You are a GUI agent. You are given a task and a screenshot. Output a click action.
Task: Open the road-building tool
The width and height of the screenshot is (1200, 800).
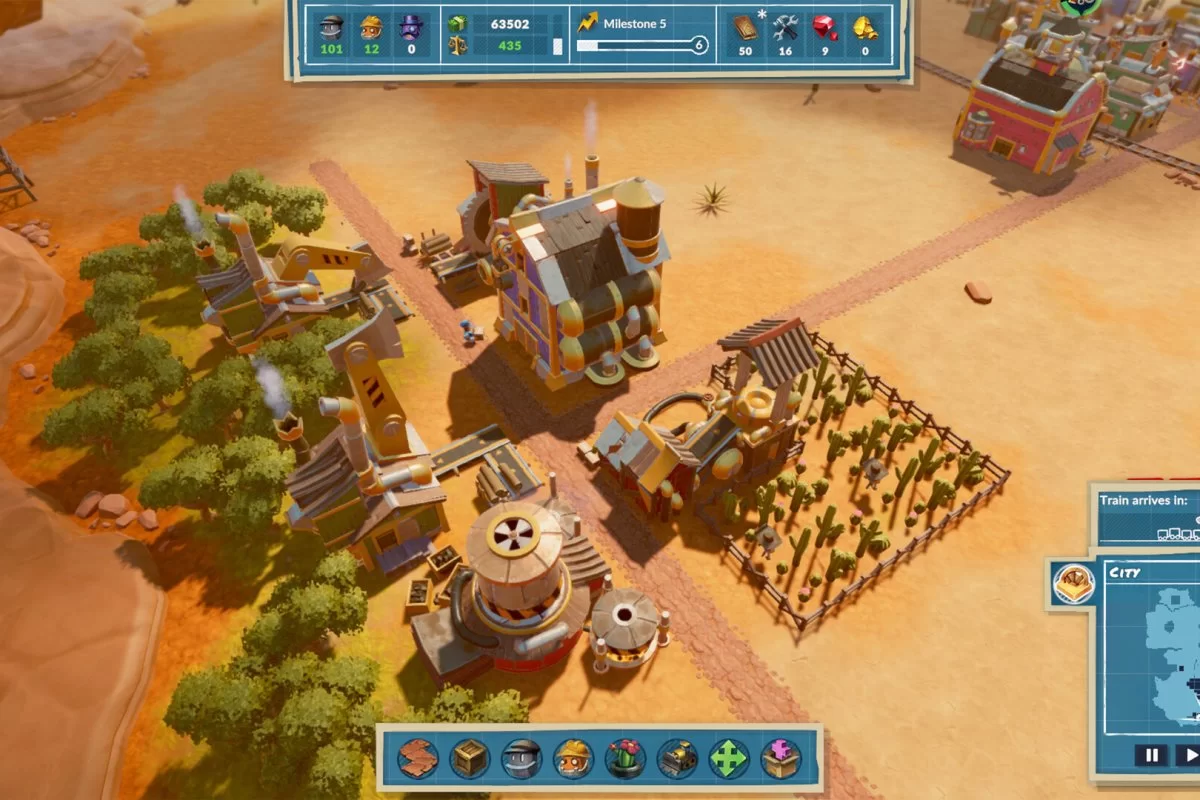[x=418, y=759]
